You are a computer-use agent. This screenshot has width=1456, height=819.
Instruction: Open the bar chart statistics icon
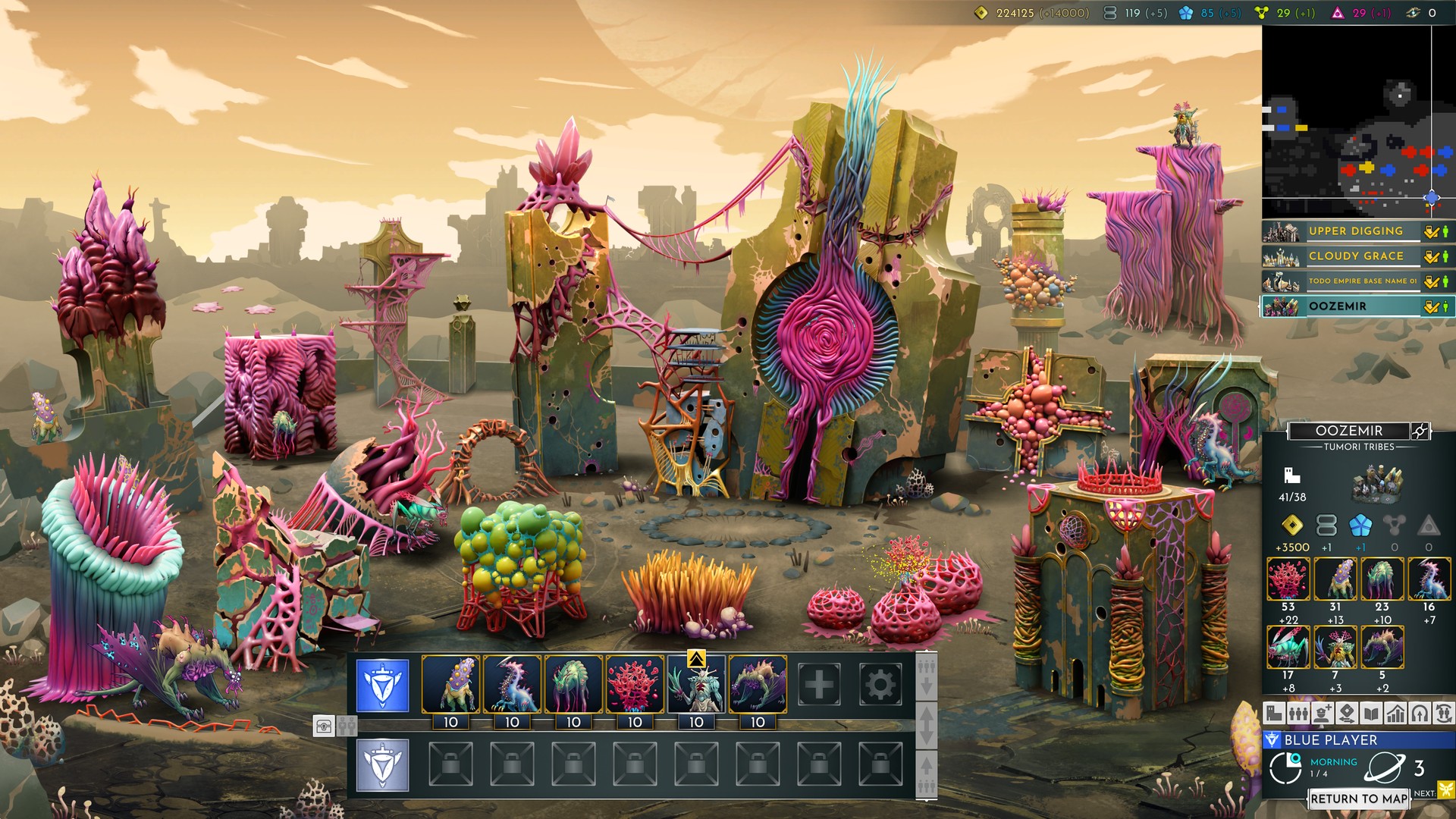(1395, 713)
